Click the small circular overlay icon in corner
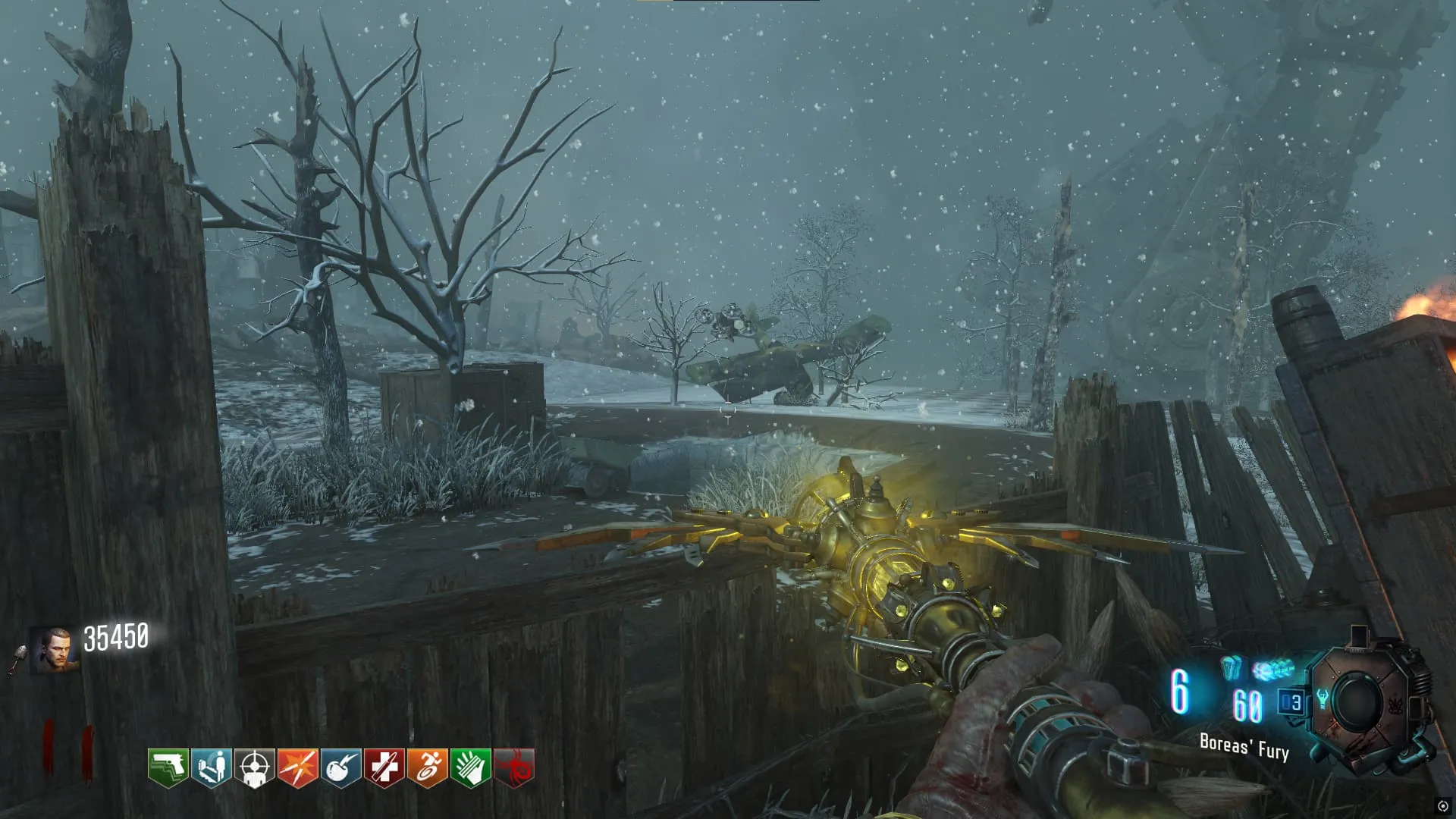This screenshot has width=1456, height=819. 1442,805
